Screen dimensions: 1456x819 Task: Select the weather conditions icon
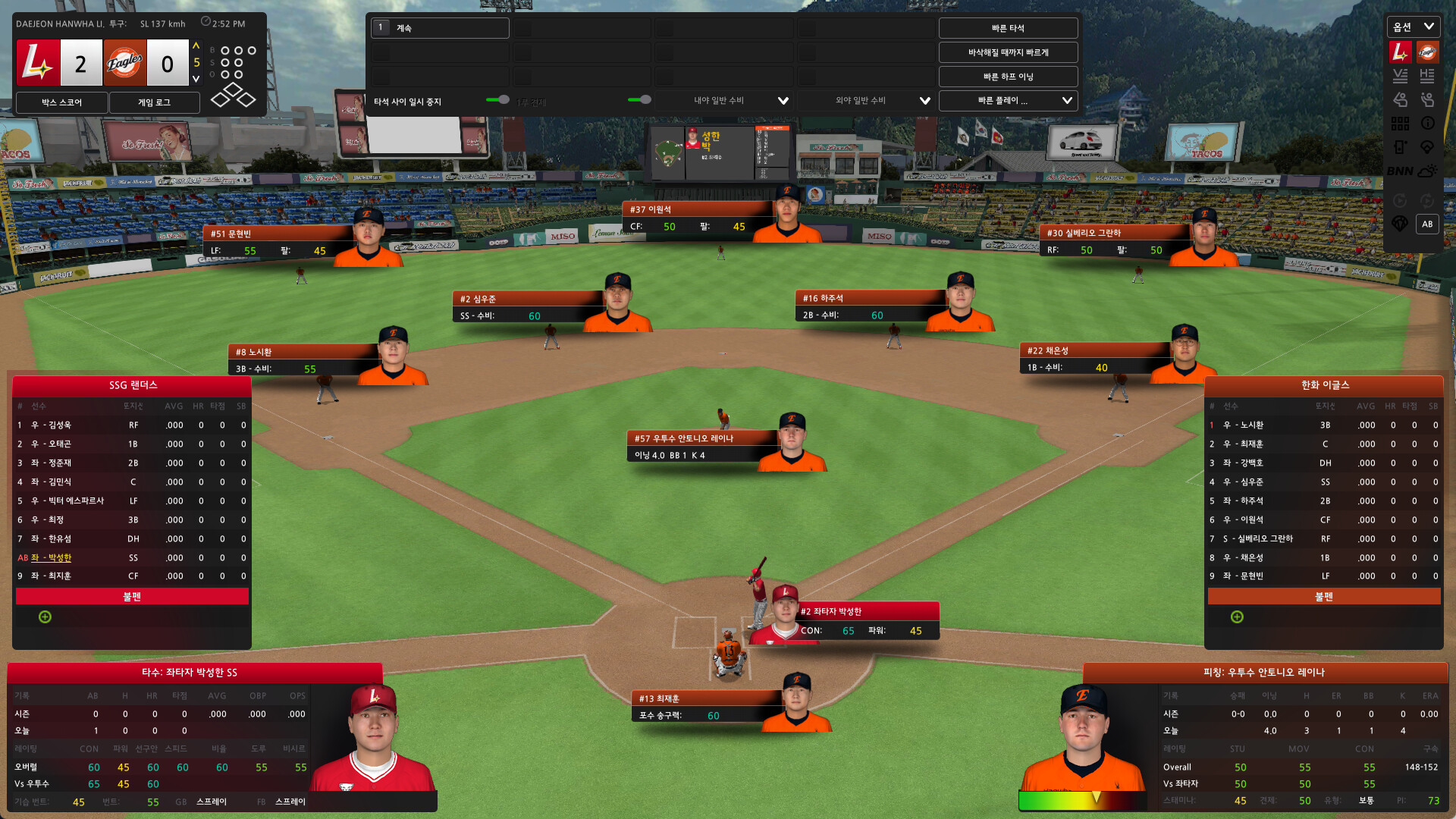pyautogui.click(x=1428, y=171)
